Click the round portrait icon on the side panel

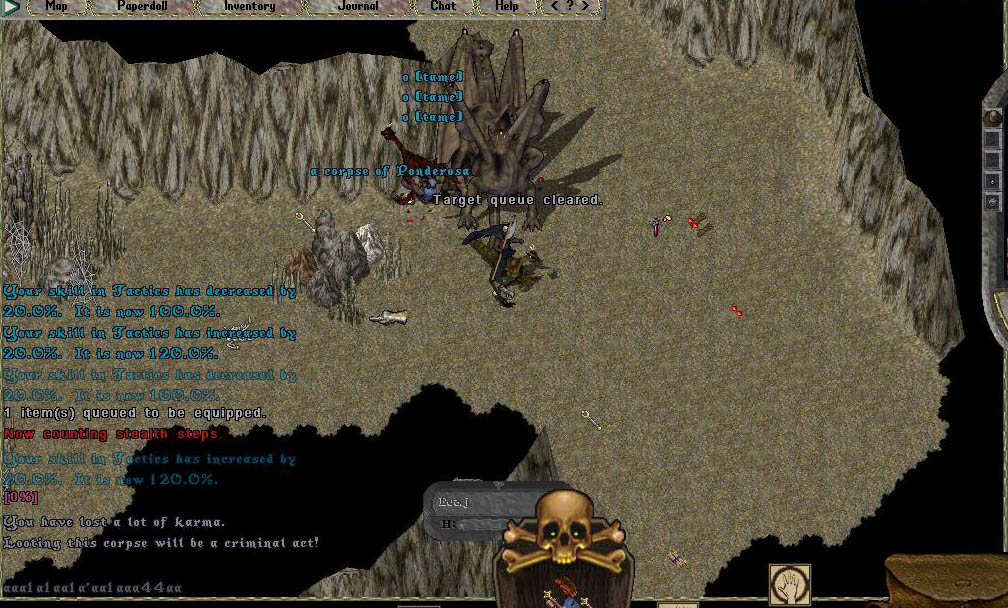tap(992, 118)
